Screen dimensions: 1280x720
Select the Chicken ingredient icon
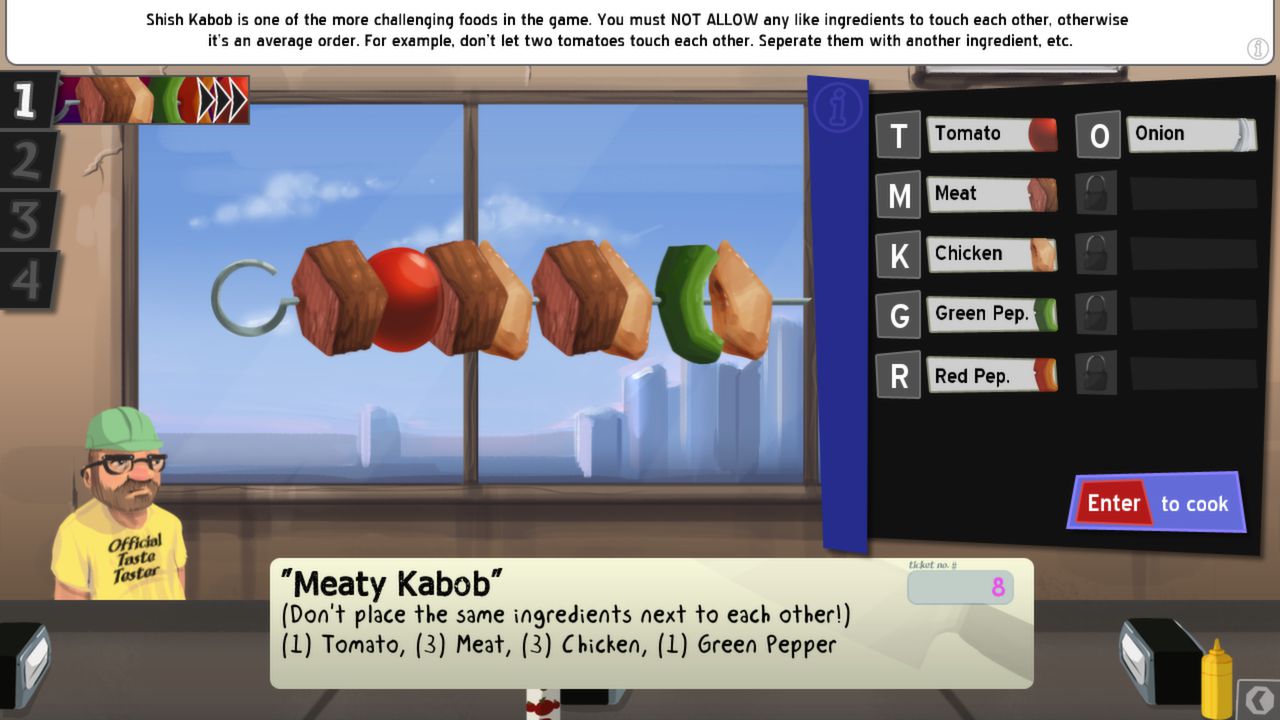992,253
